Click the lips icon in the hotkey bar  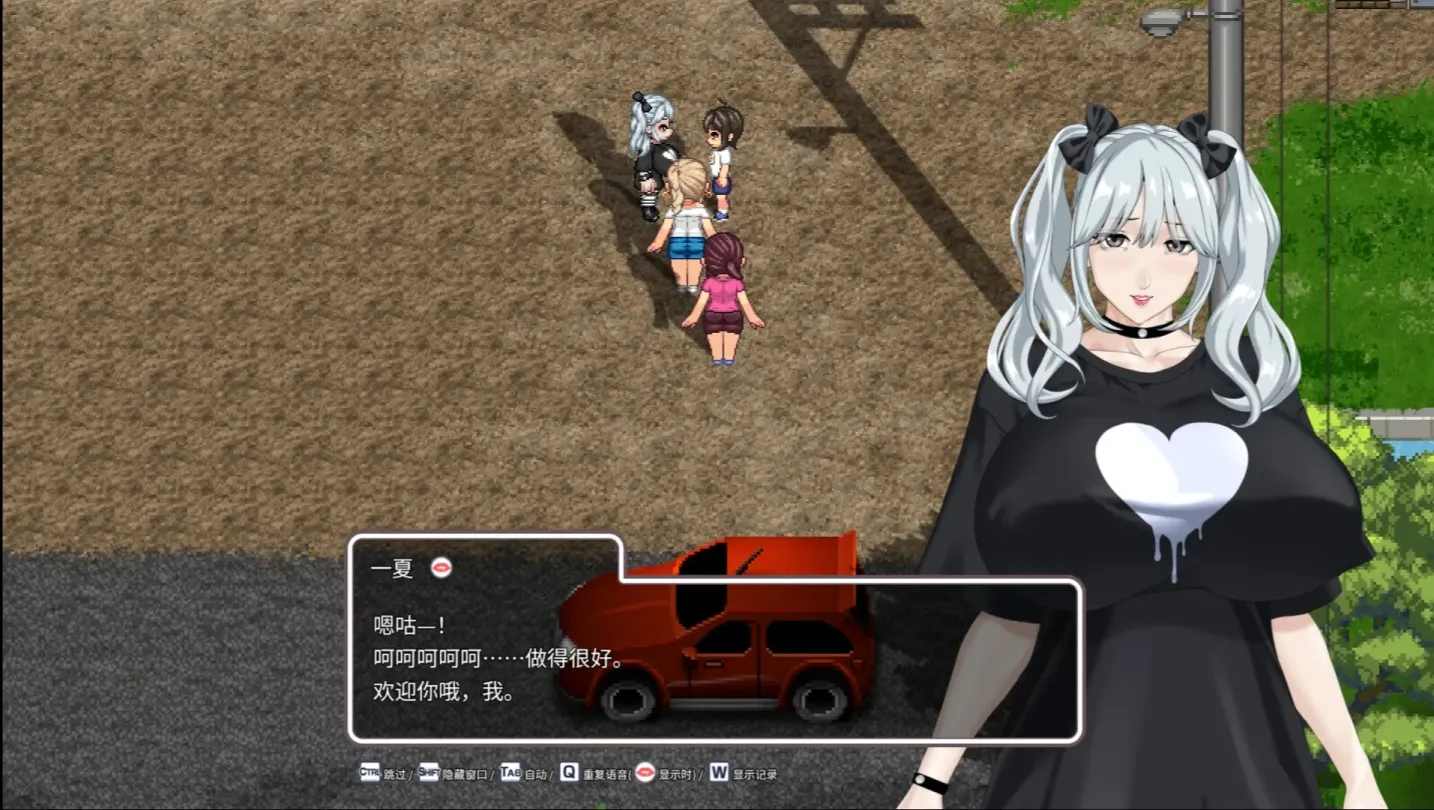click(x=645, y=773)
